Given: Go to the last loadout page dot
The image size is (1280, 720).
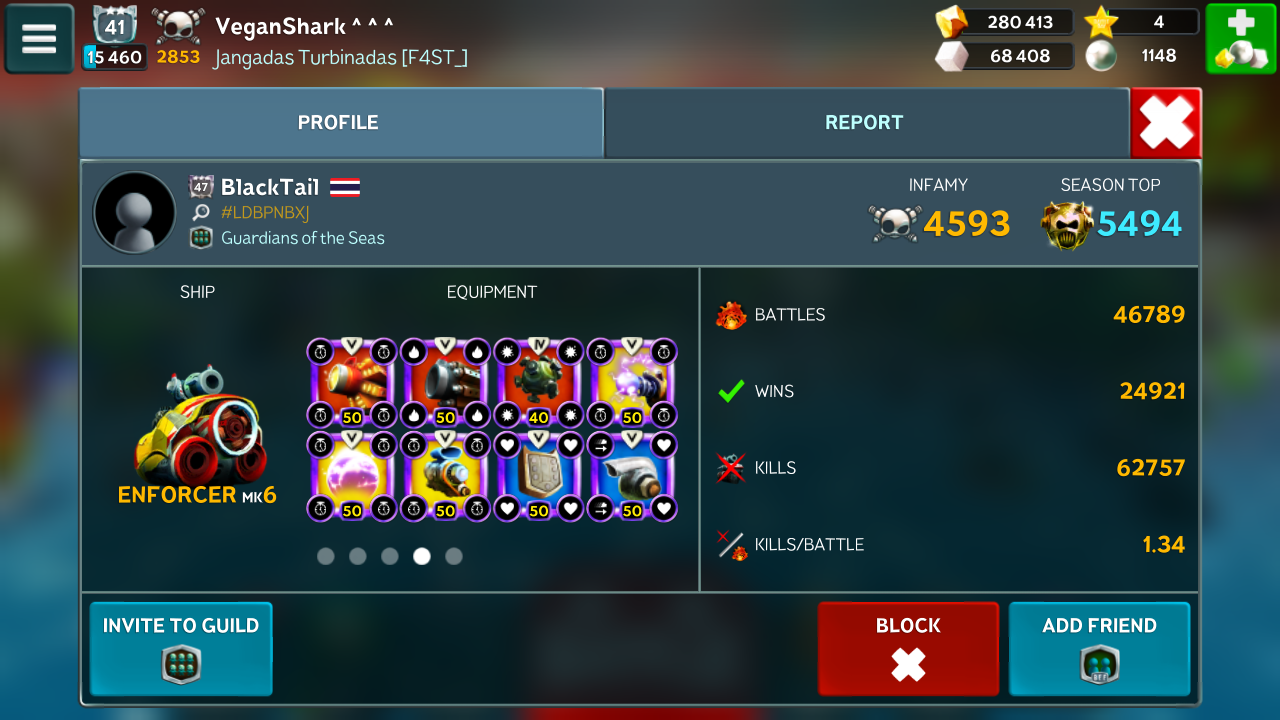Looking at the screenshot, I should point(454,556).
